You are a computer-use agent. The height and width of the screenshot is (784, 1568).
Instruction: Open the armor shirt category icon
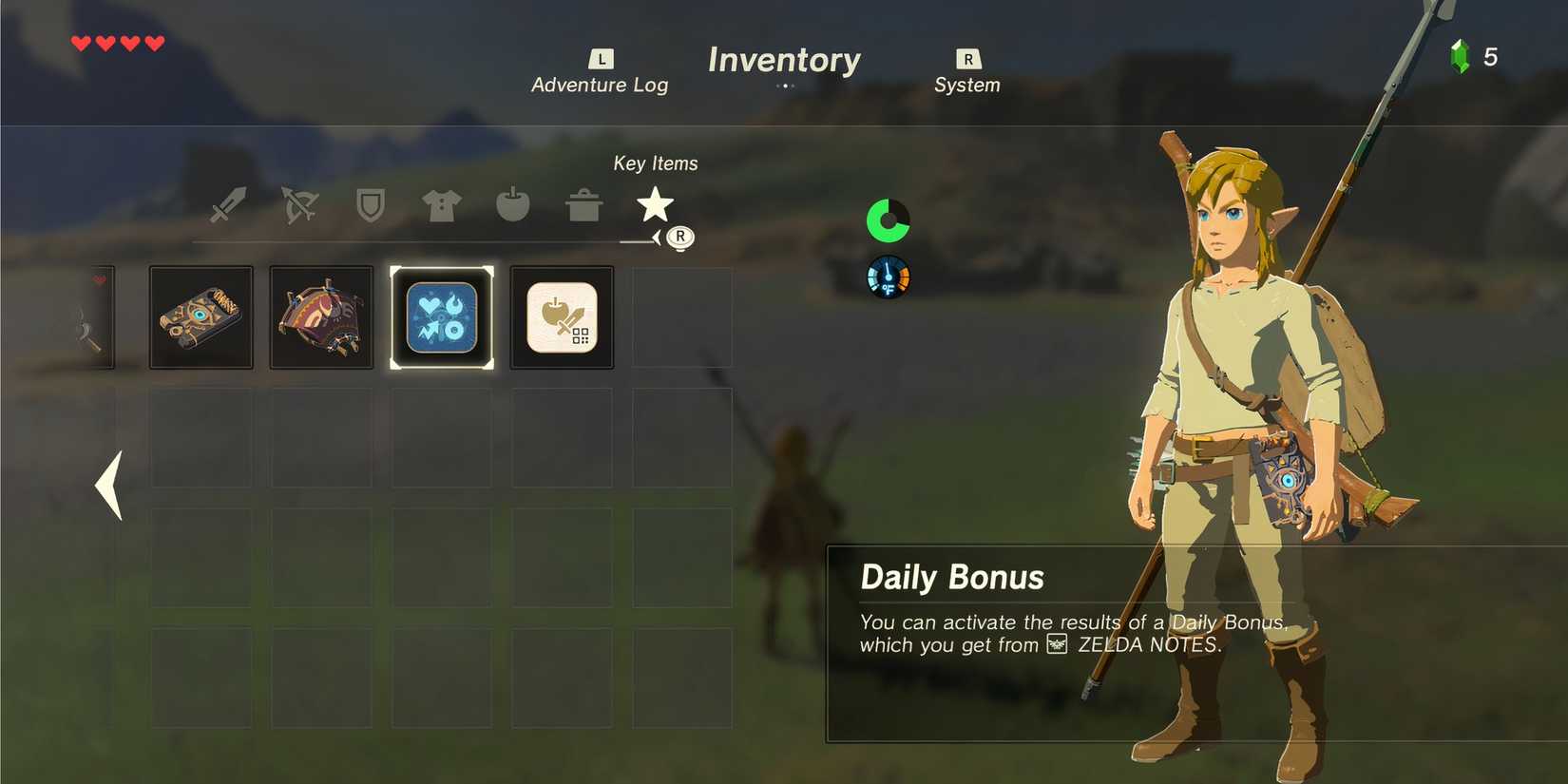pyautogui.click(x=440, y=205)
